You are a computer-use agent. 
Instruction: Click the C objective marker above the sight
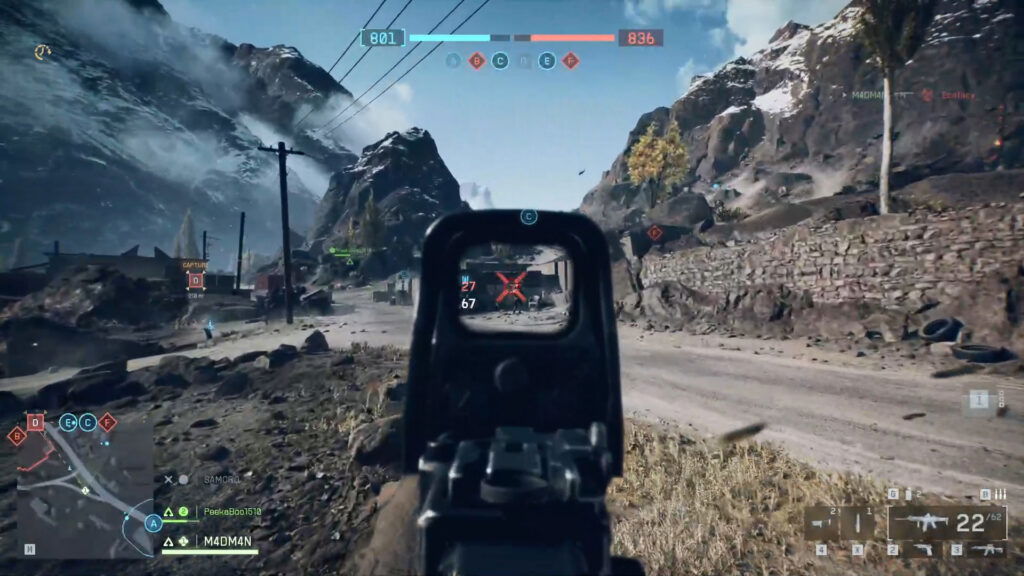(x=529, y=216)
